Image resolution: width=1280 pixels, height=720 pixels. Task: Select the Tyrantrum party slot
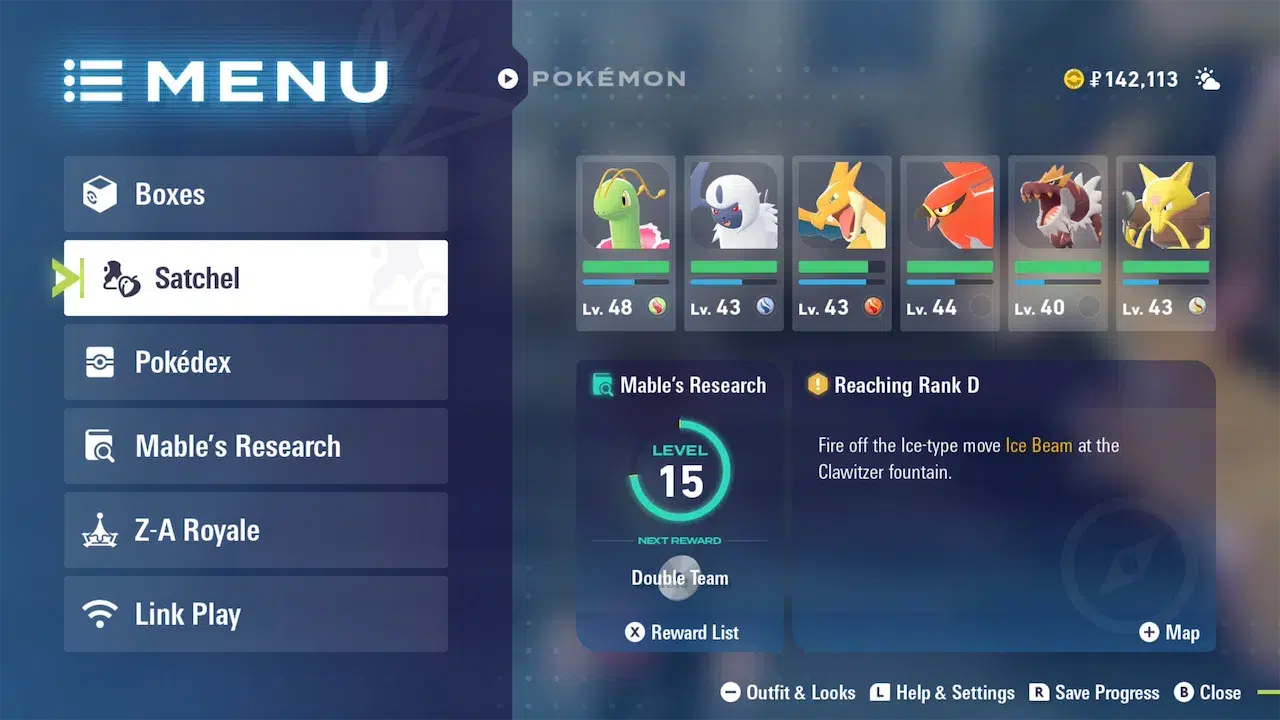(1058, 243)
